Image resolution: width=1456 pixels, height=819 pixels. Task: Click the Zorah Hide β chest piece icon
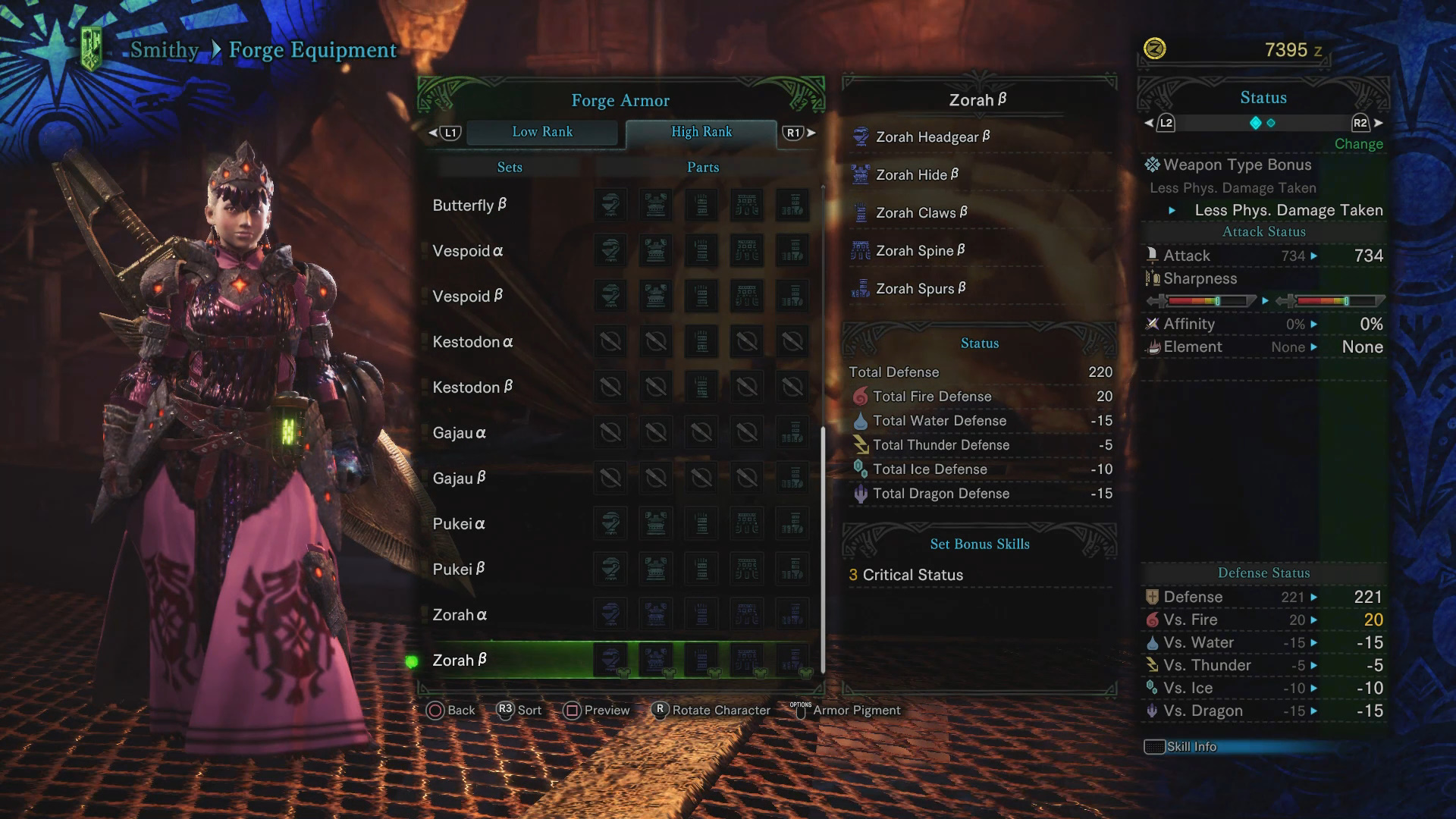tap(861, 174)
